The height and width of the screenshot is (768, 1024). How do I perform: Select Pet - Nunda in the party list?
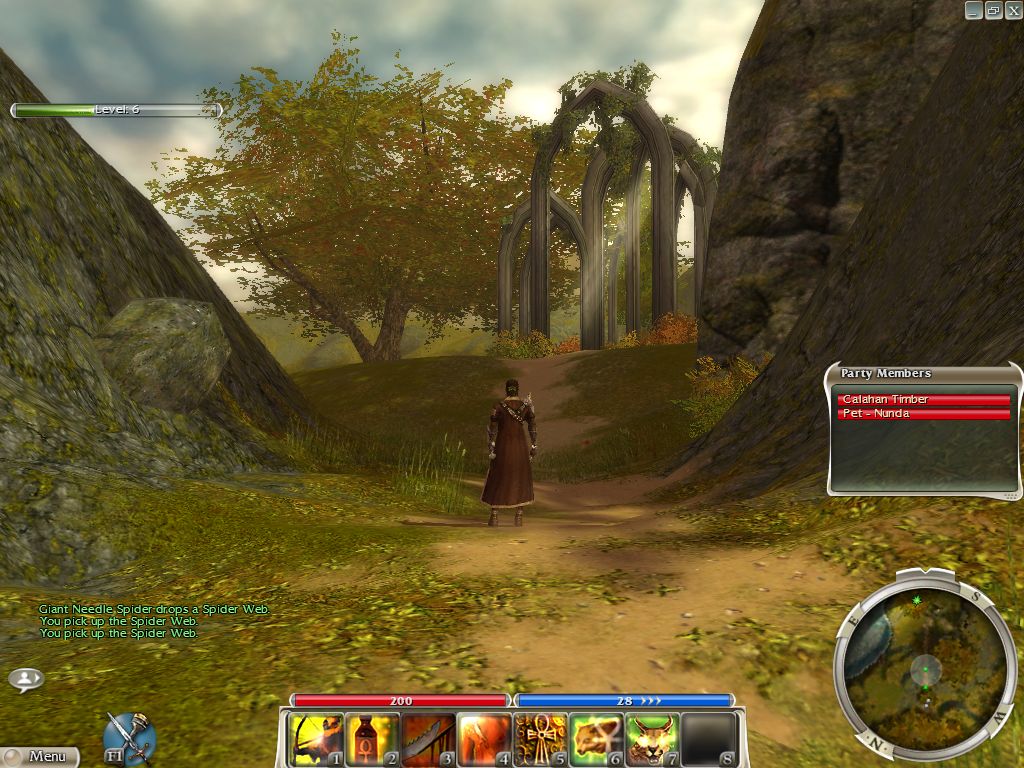coord(923,414)
